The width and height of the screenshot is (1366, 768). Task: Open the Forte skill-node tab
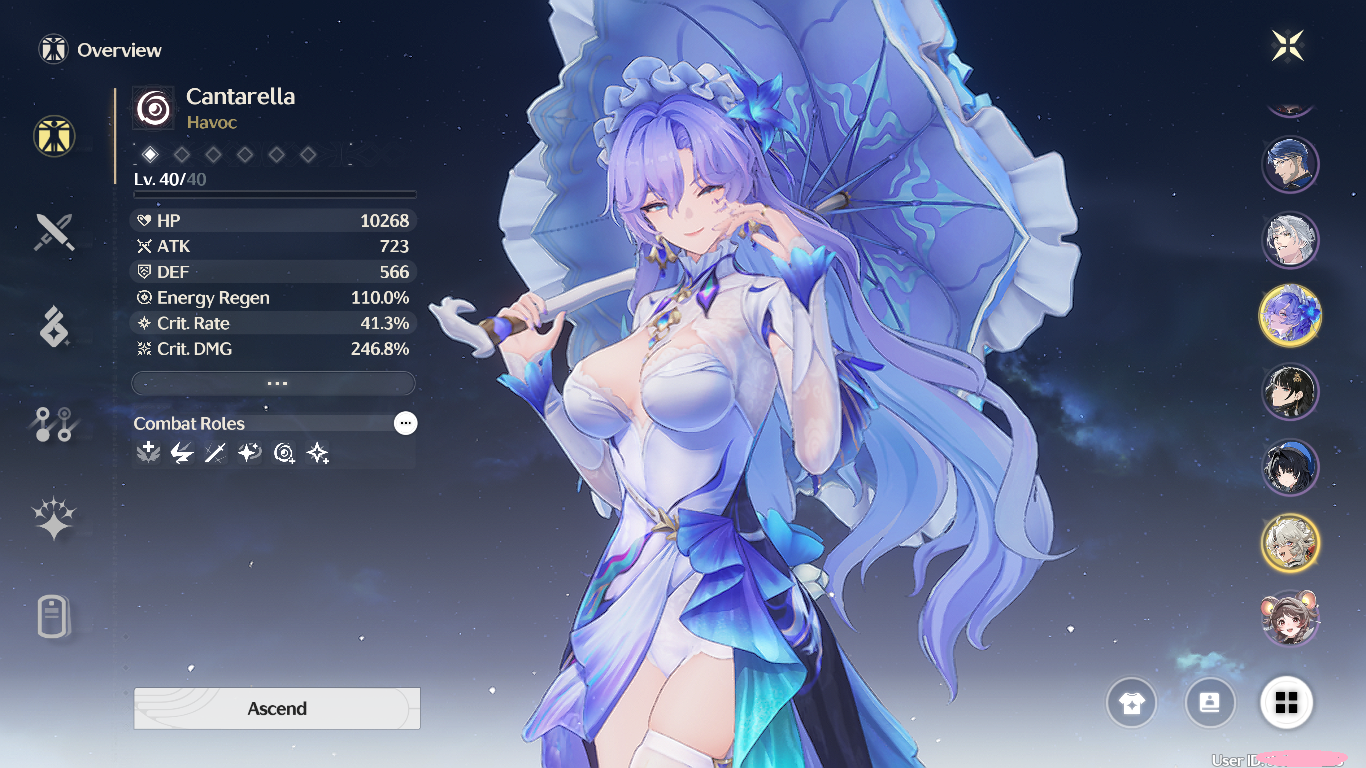click(x=54, y=424)
